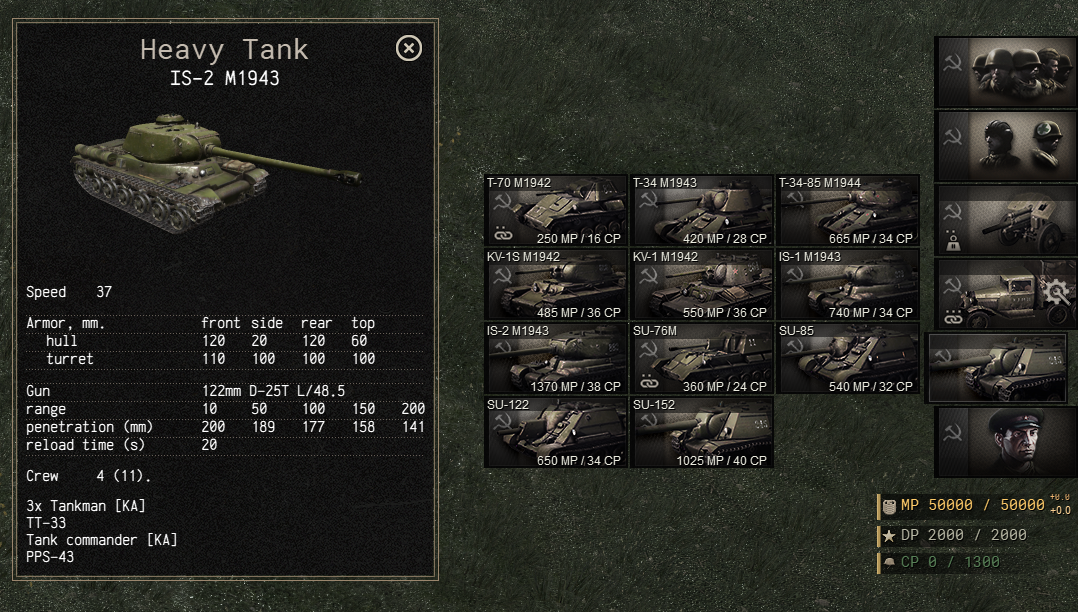Screen dimensions: 1078x612
Task: Close the Heavy Tank info panel
Action: click(409, 48)
